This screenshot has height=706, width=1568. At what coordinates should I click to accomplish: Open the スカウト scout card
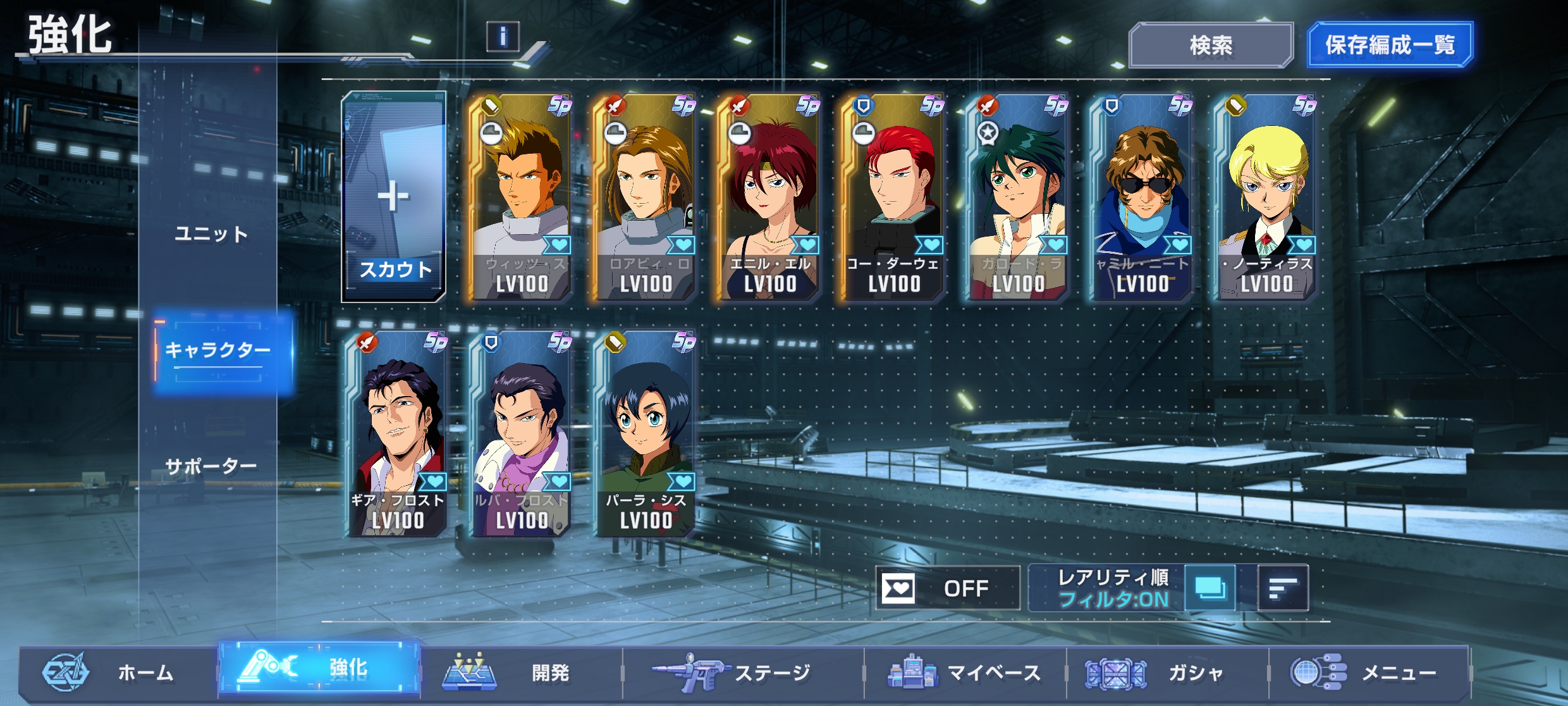click(x=394, y=197)
